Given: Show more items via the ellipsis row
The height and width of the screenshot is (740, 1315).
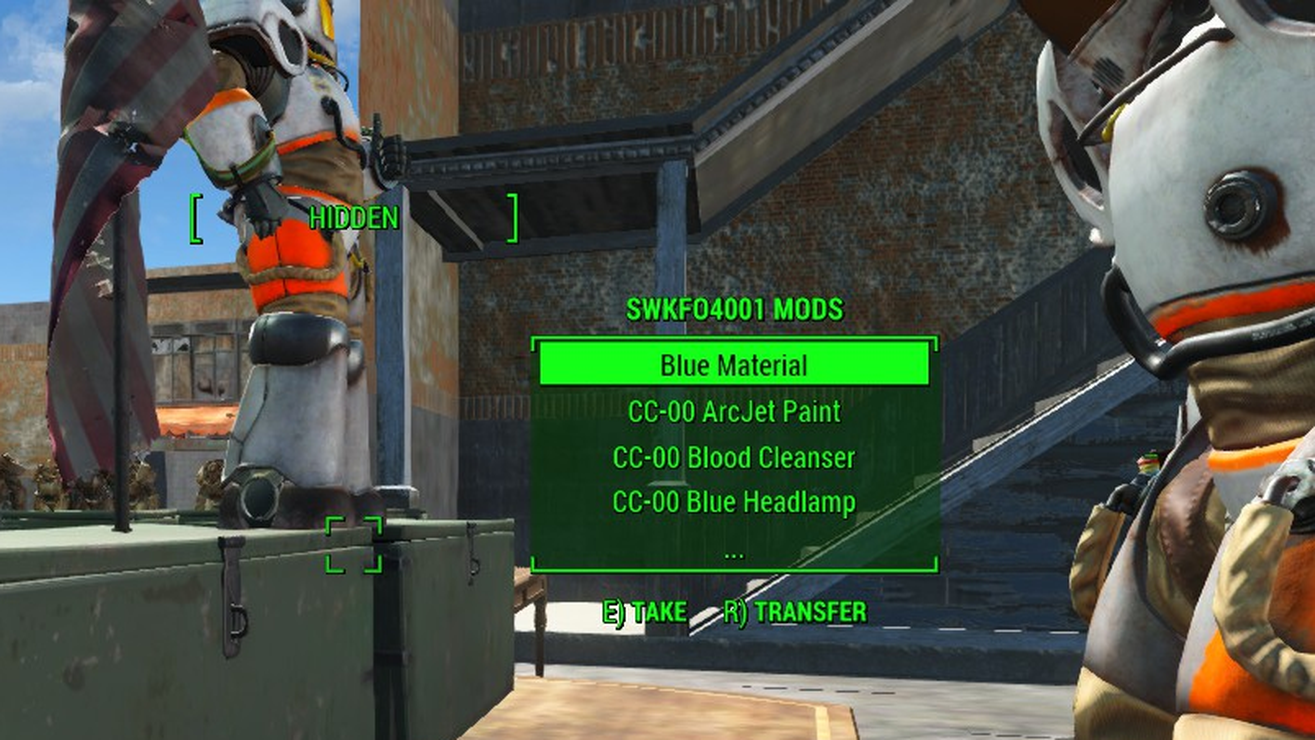Looking at the screenshot, I should point(734,550).
